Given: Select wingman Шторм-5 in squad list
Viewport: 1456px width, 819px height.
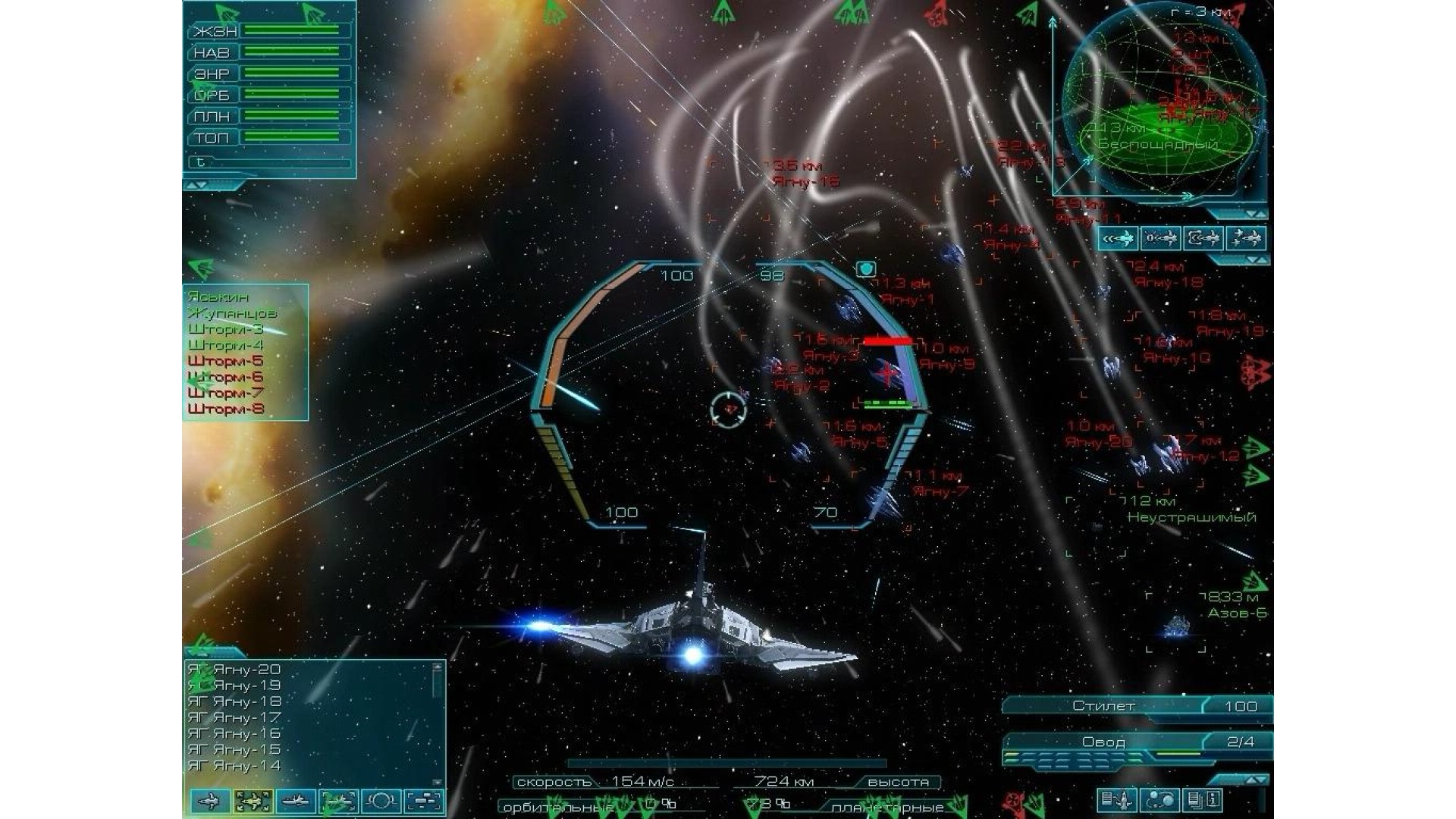Looking at the screenshot, I should tap(225, 361).
